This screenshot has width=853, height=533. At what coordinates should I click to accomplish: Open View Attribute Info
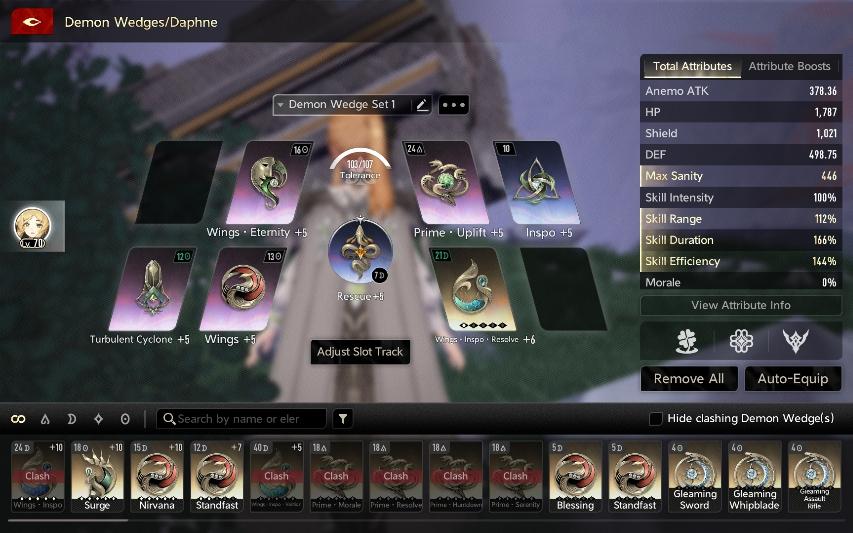(740, 305)
